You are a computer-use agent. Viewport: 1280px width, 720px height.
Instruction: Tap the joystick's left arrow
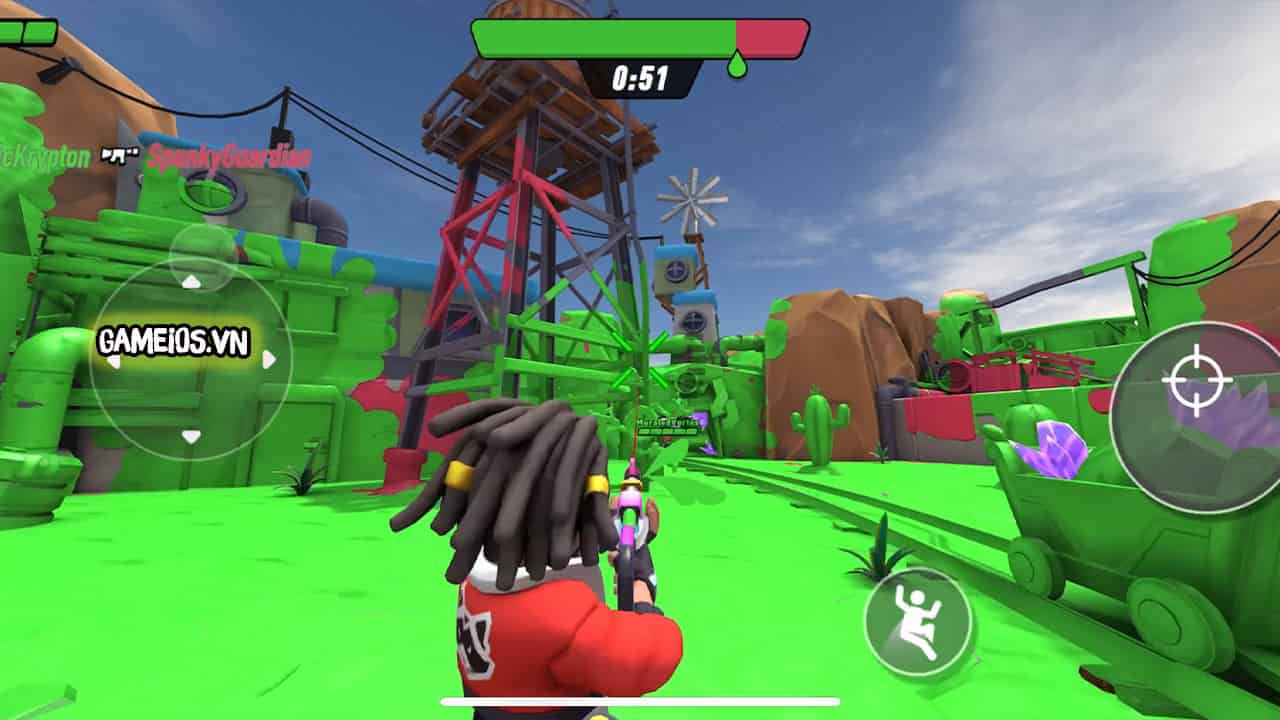(114, 360)
